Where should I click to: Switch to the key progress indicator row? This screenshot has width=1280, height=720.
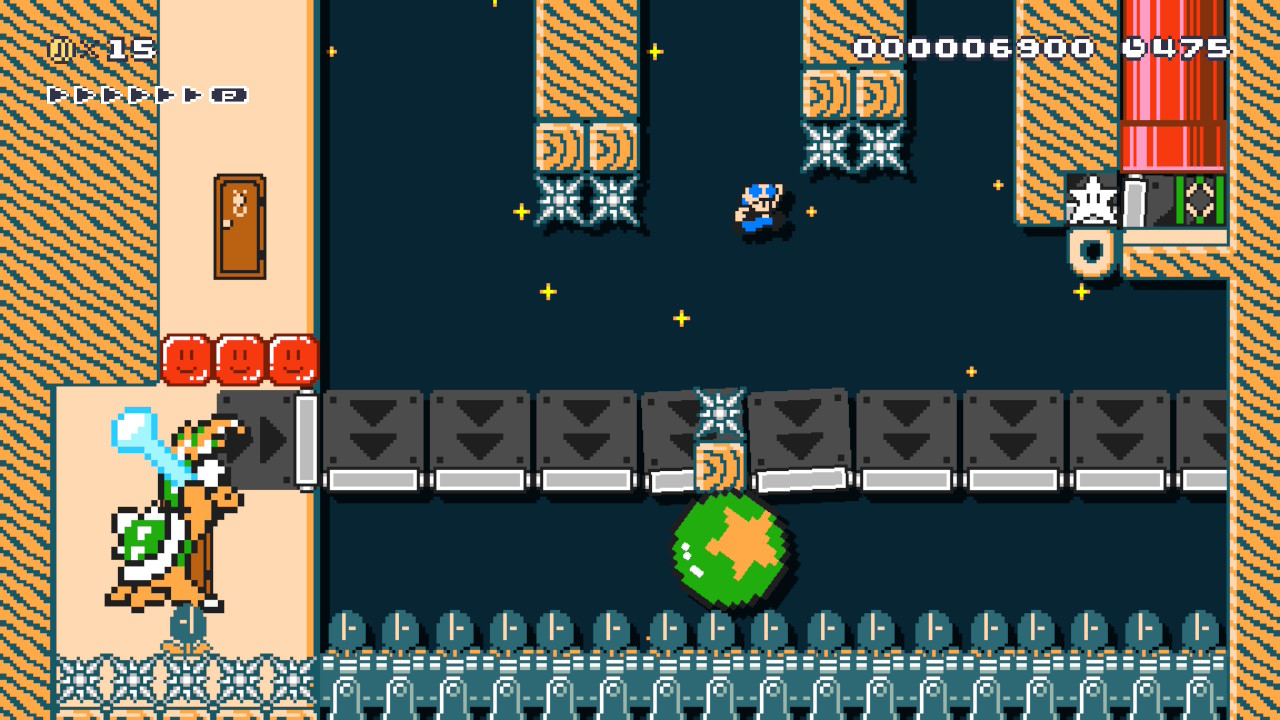tap(140, 95)
